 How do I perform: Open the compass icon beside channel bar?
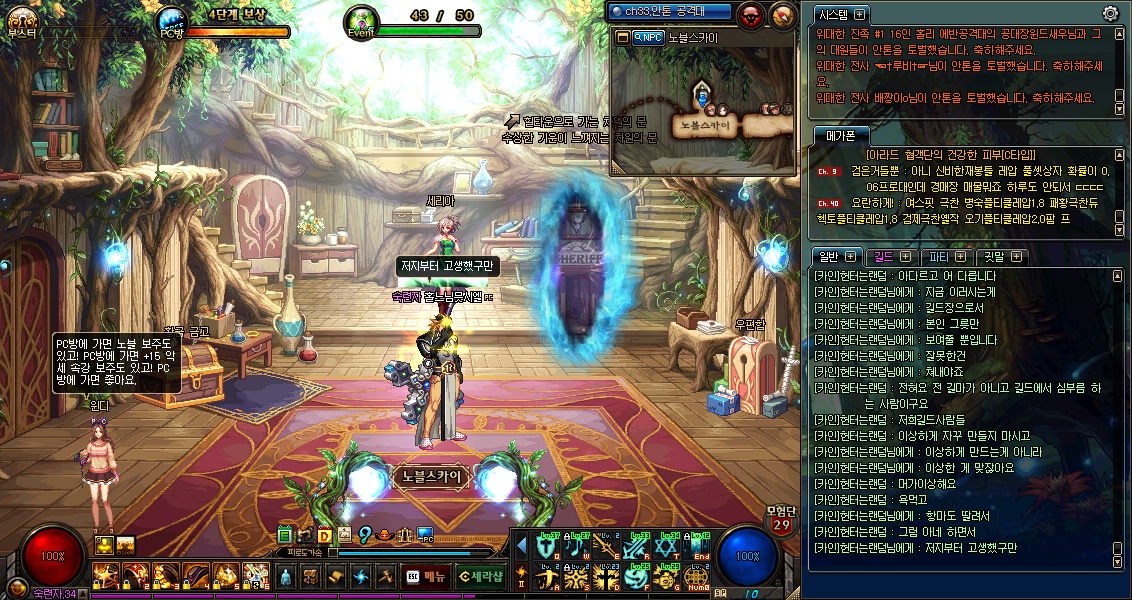click(782, 13)
